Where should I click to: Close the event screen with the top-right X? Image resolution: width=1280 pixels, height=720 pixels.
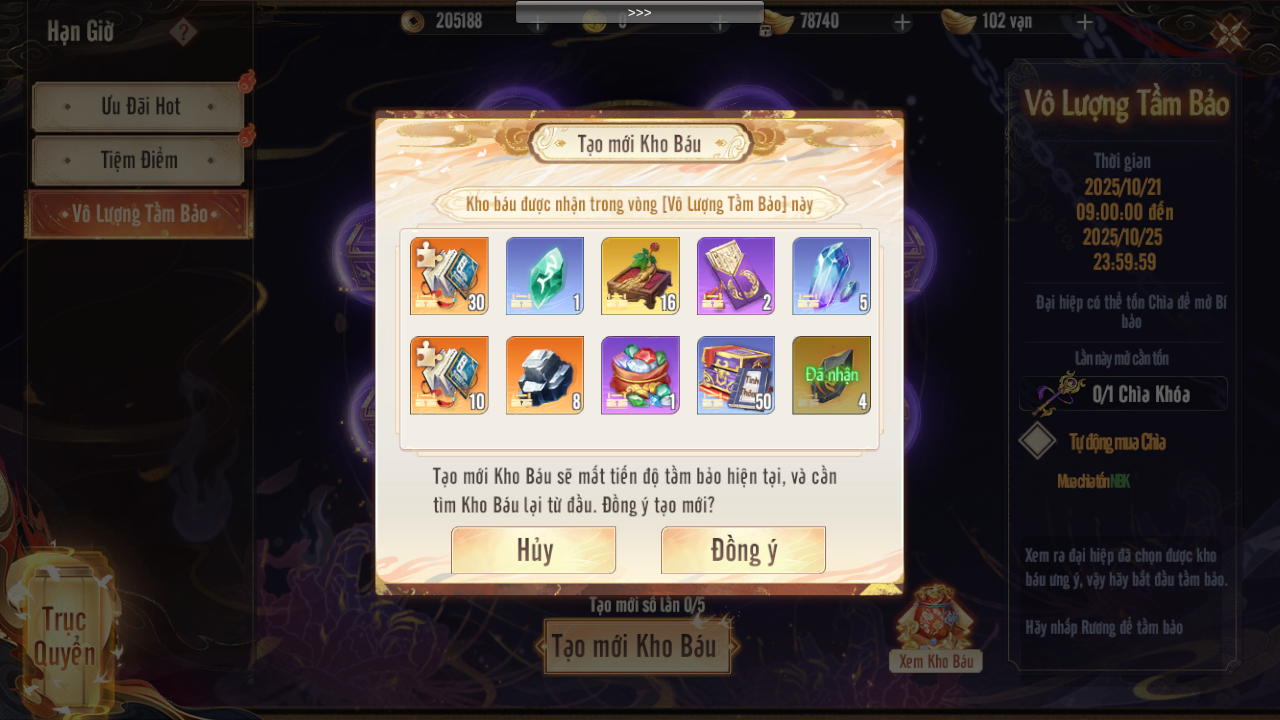coord(1228,33)
